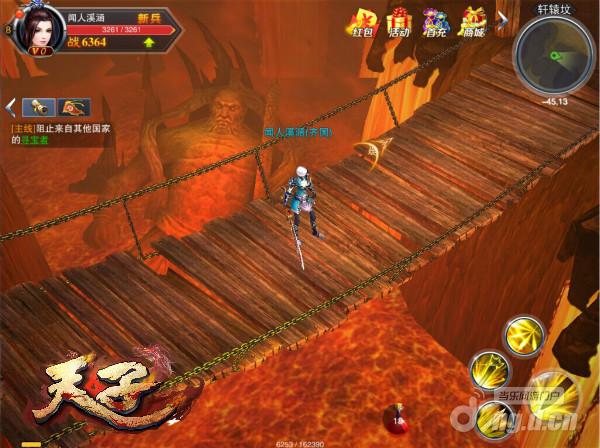Image resolution: width=600 pixels, height=448 pixels.
Task: Activate the topmost yellow burst skill
Action: point(521,336)
